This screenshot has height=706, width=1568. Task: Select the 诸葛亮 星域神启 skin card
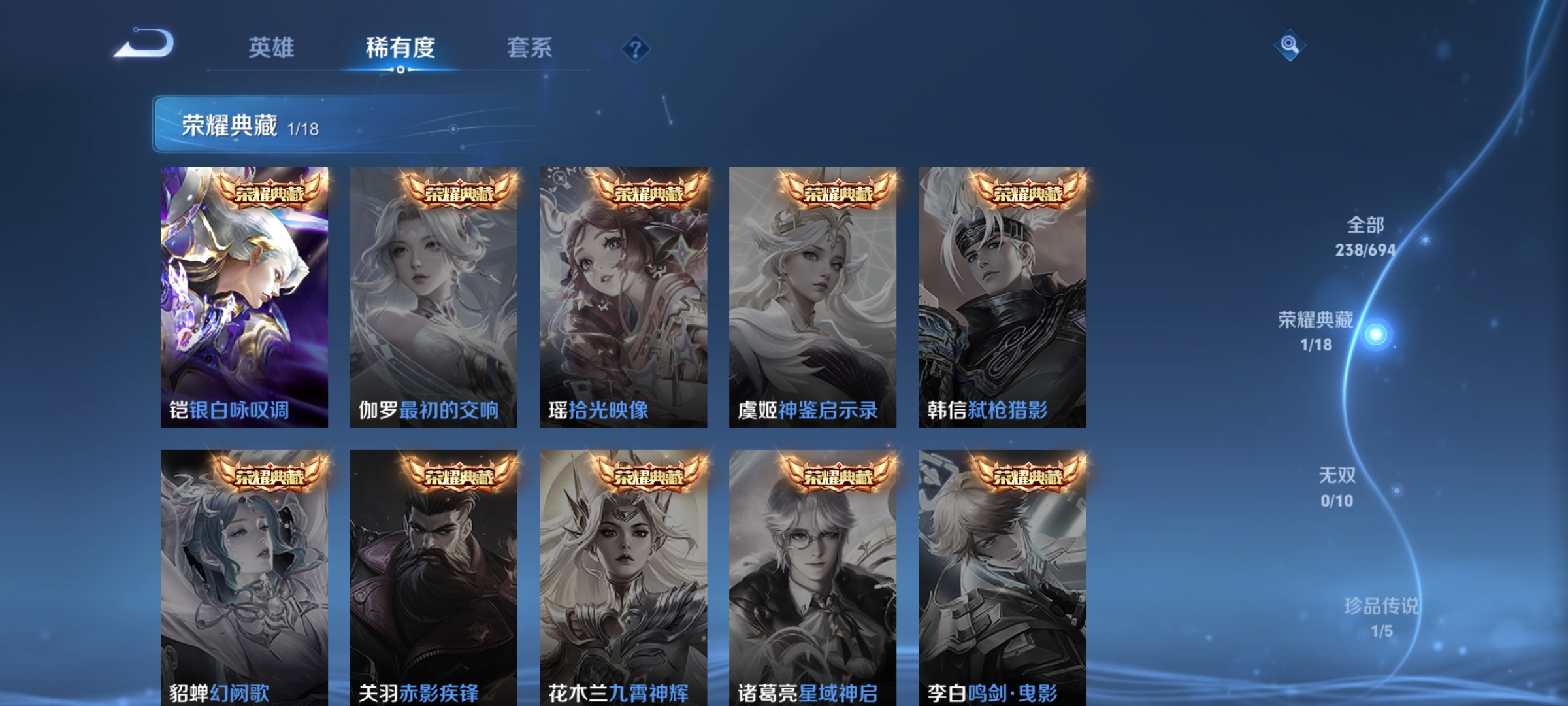[x=813, y=579]
